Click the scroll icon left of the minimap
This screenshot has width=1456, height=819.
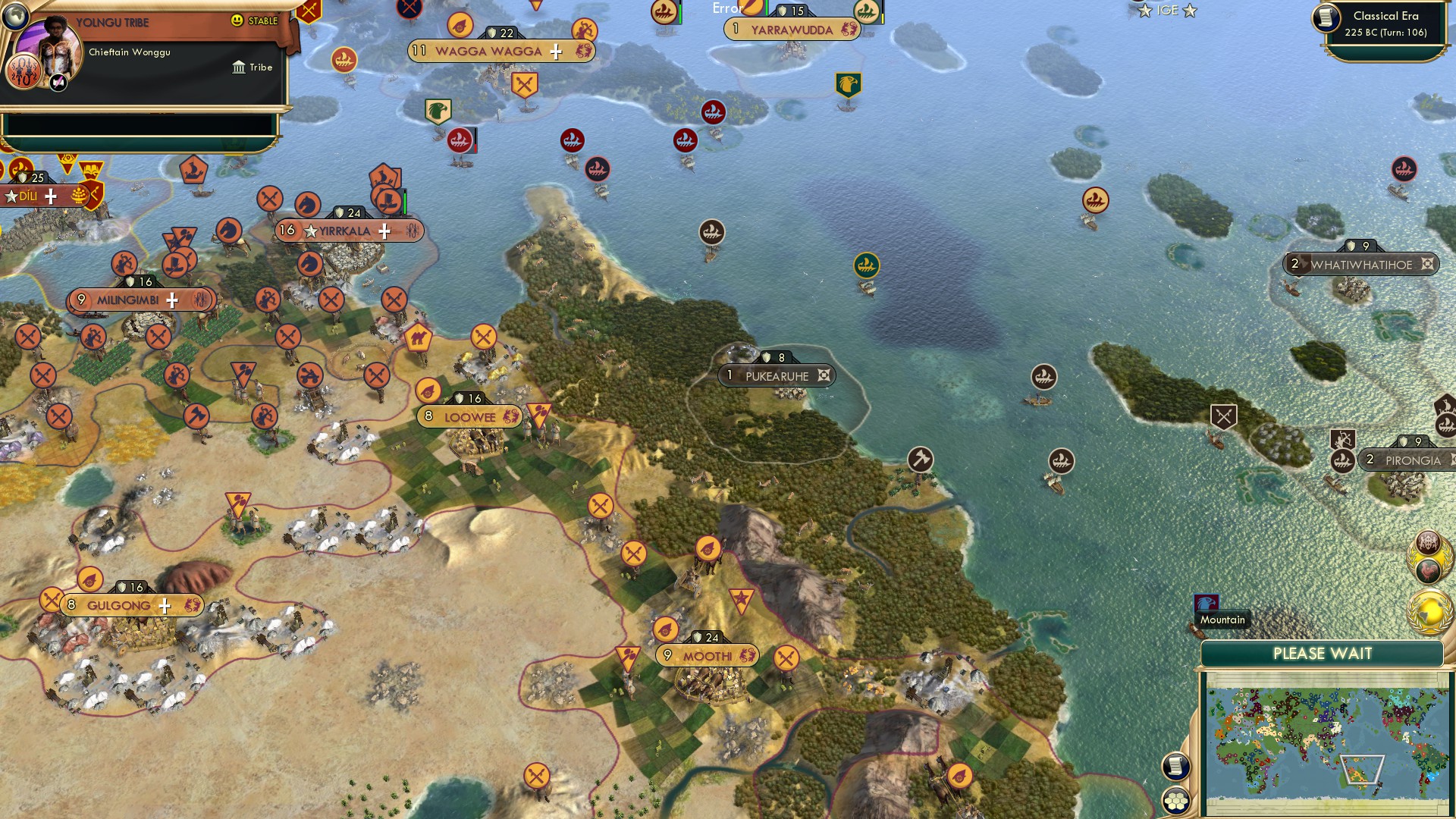coord(1175,767)
